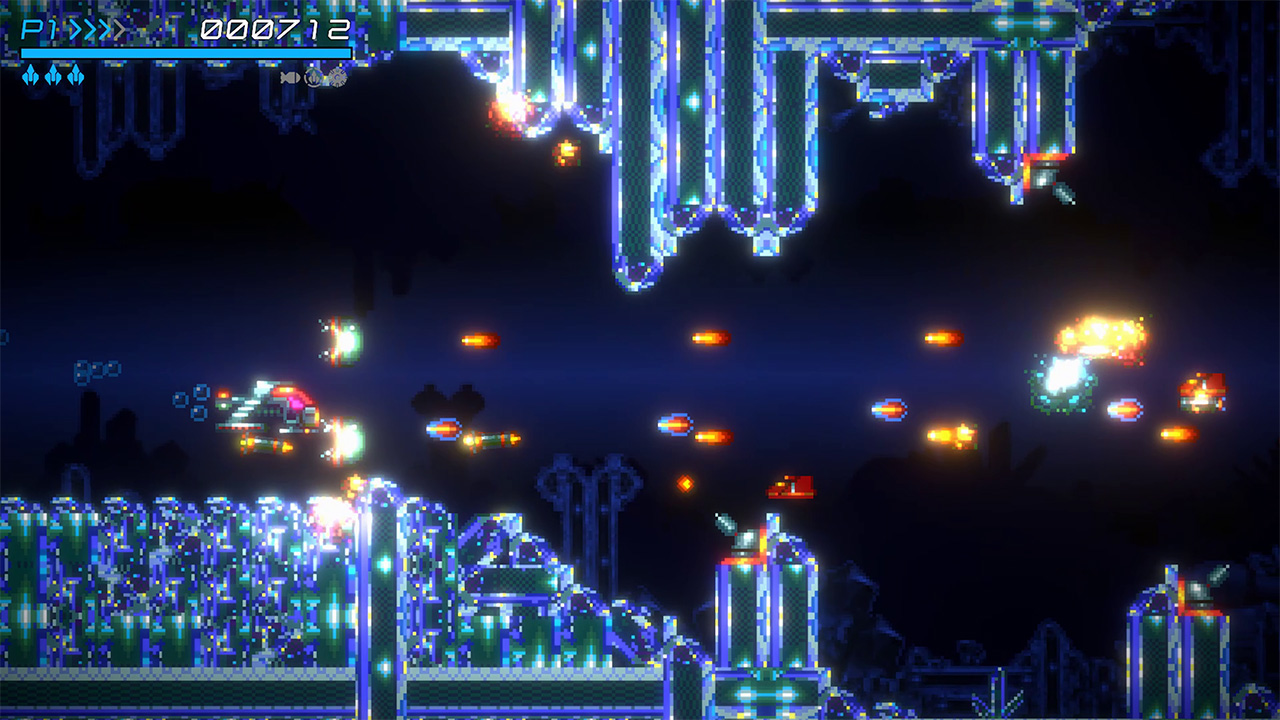The width and height of the screenshot is (1280, 720).
Task: Select the bomb power-up icon in the HUD
Action: click(x=287, y=76)
